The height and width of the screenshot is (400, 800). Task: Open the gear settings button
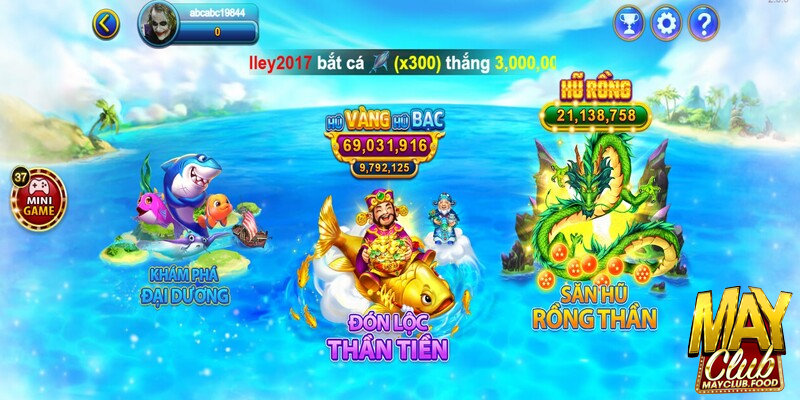pos(666,22)
